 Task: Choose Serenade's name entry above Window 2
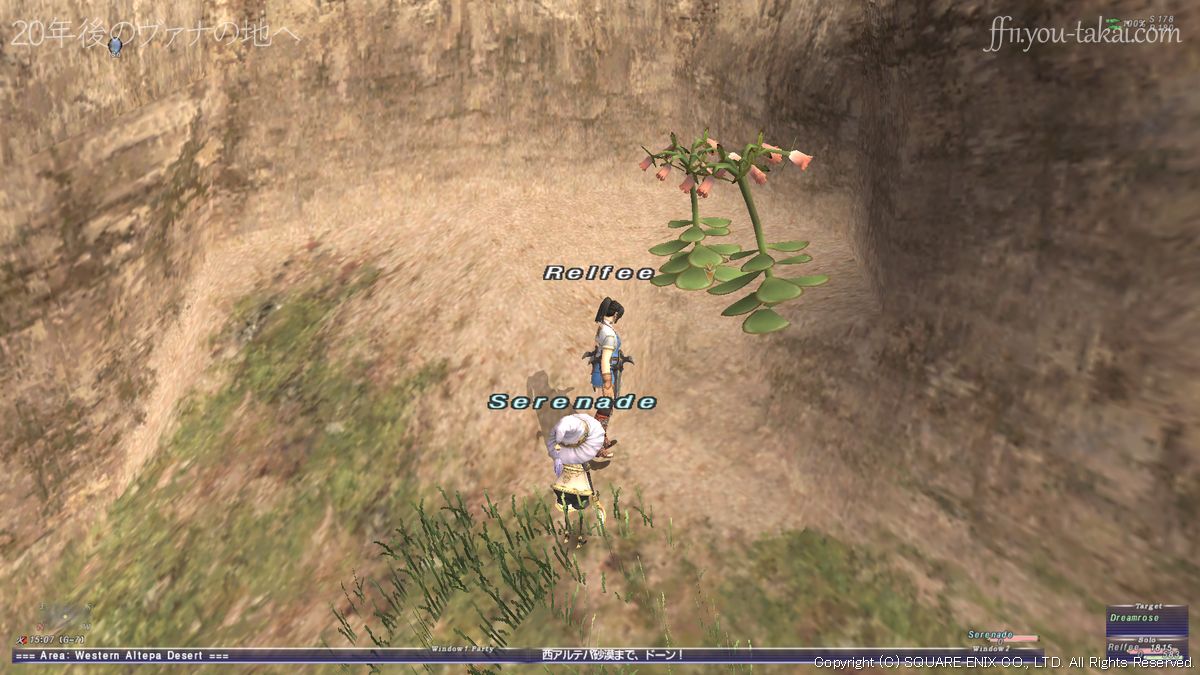coord(991,635)
